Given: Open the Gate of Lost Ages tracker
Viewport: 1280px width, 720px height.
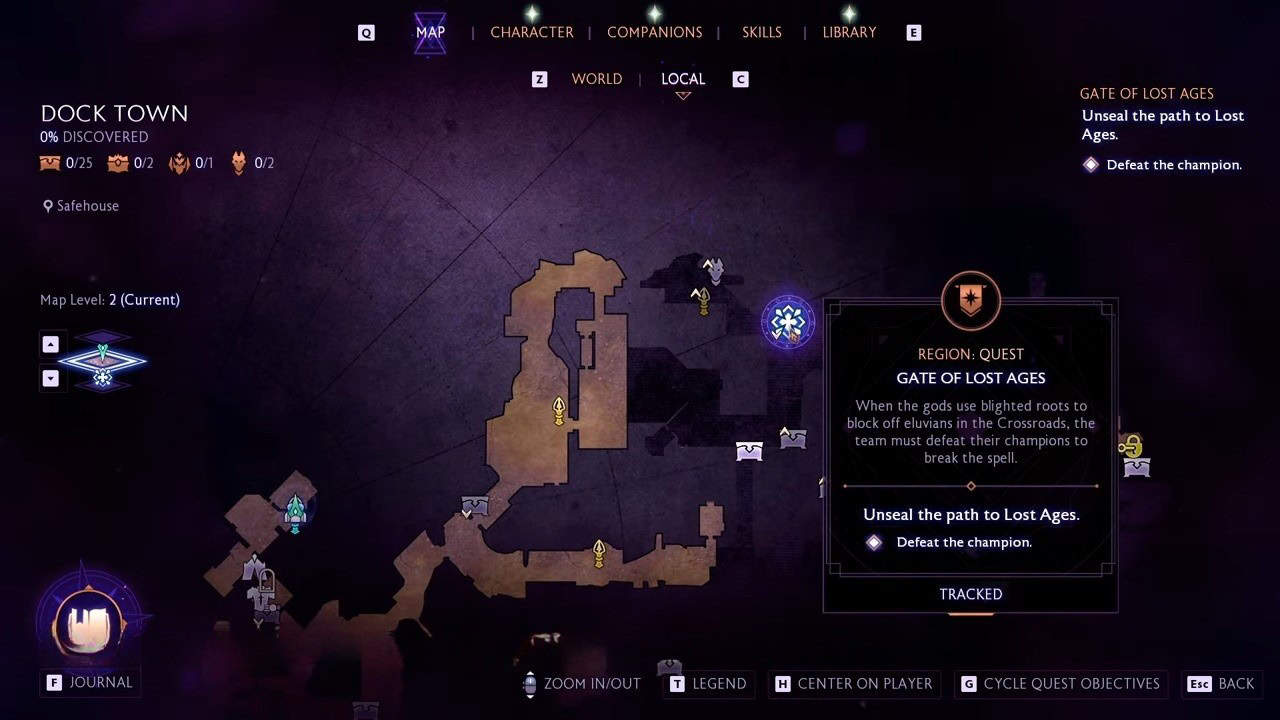Looking at the screenshot, I should coord(1146,94).
